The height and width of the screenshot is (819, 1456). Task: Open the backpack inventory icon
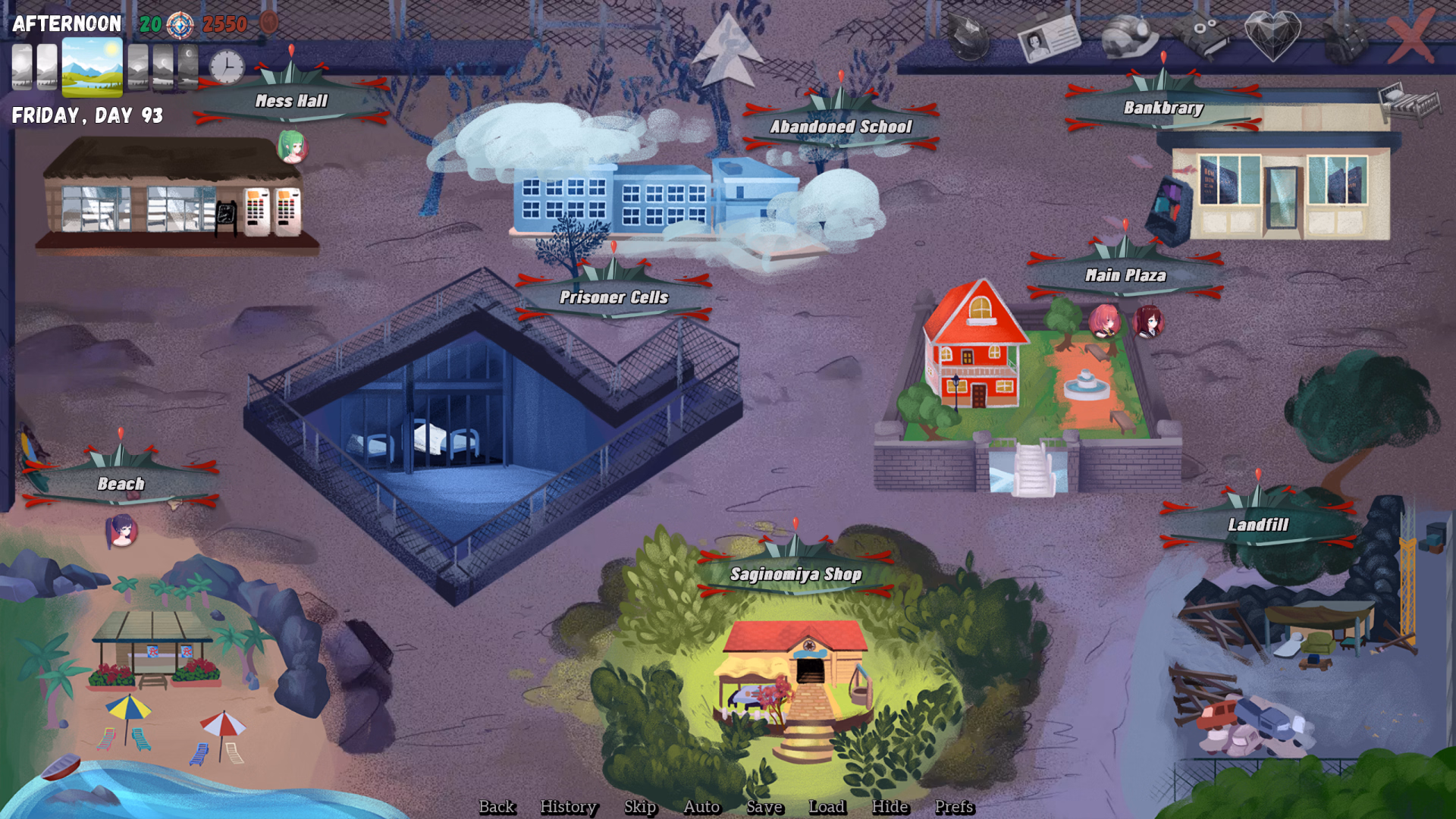click(1345, 35)
